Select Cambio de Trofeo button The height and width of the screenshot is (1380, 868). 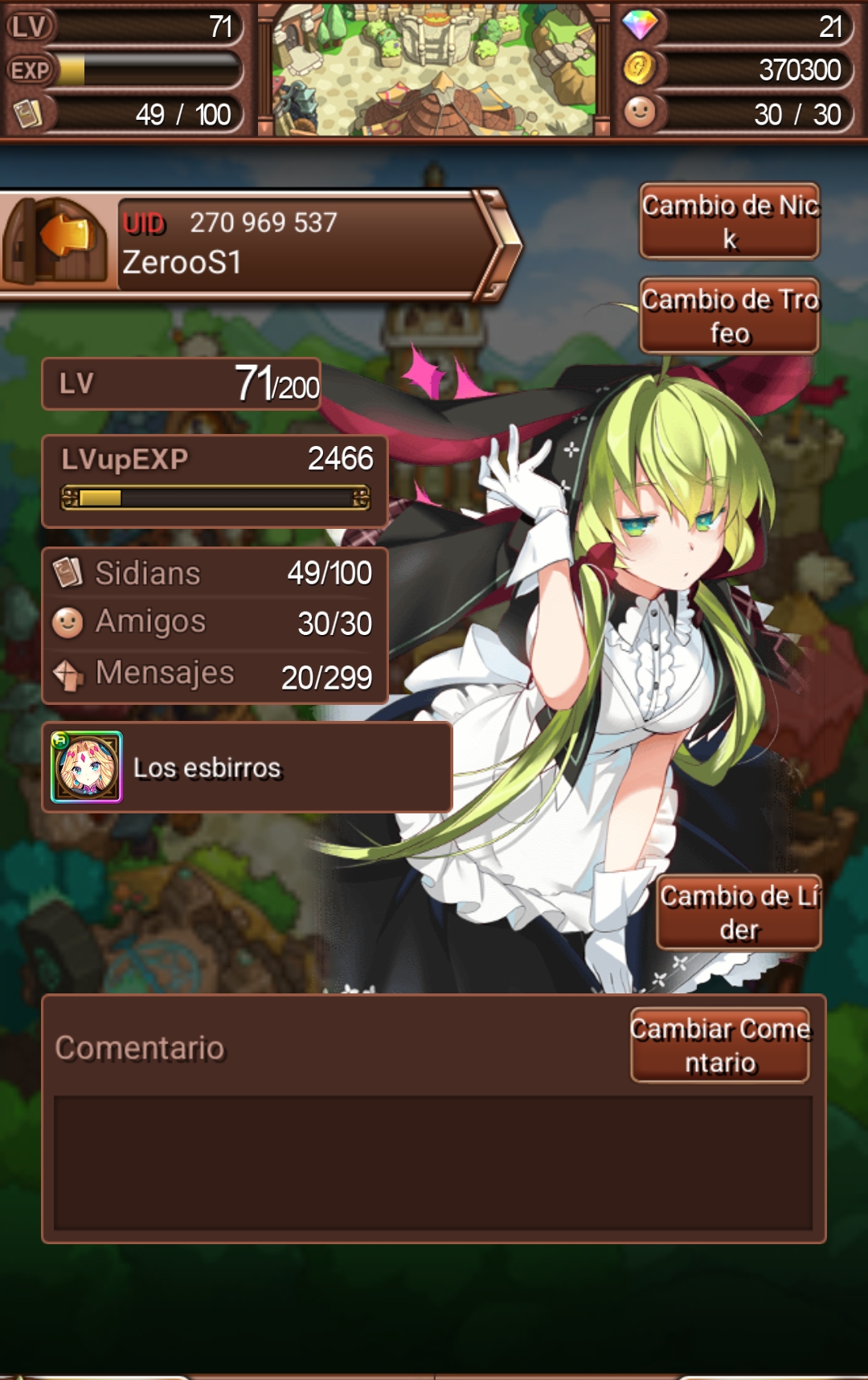coord(729,316)
